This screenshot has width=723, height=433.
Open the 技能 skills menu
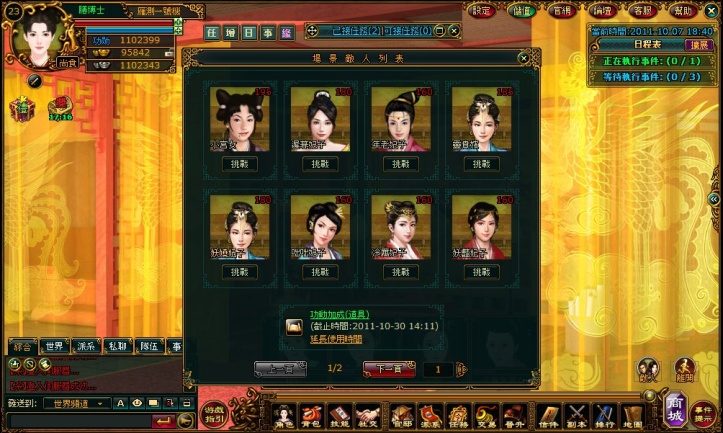point(340,415)
